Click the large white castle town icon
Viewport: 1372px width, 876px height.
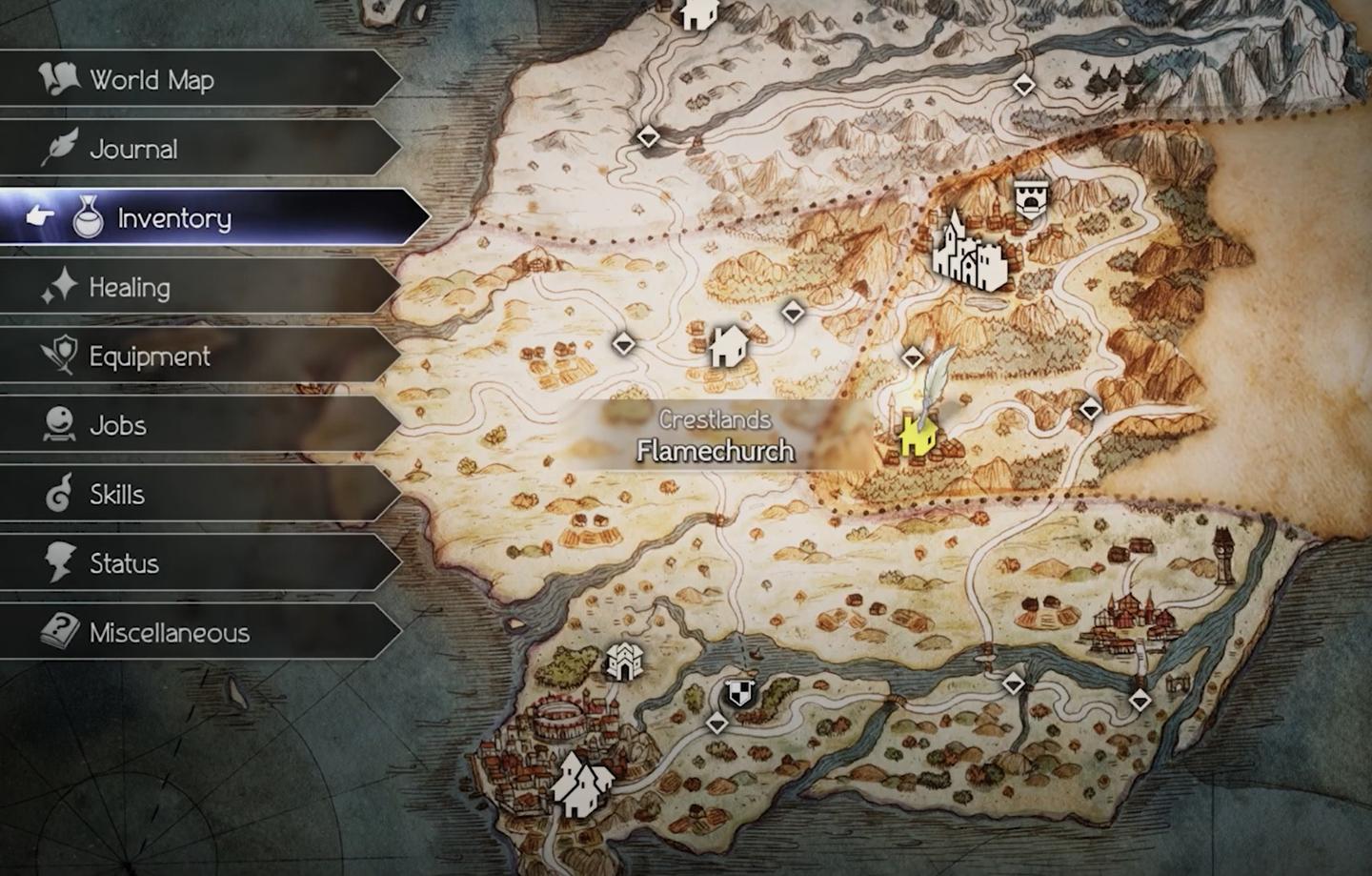pos(970,255)
